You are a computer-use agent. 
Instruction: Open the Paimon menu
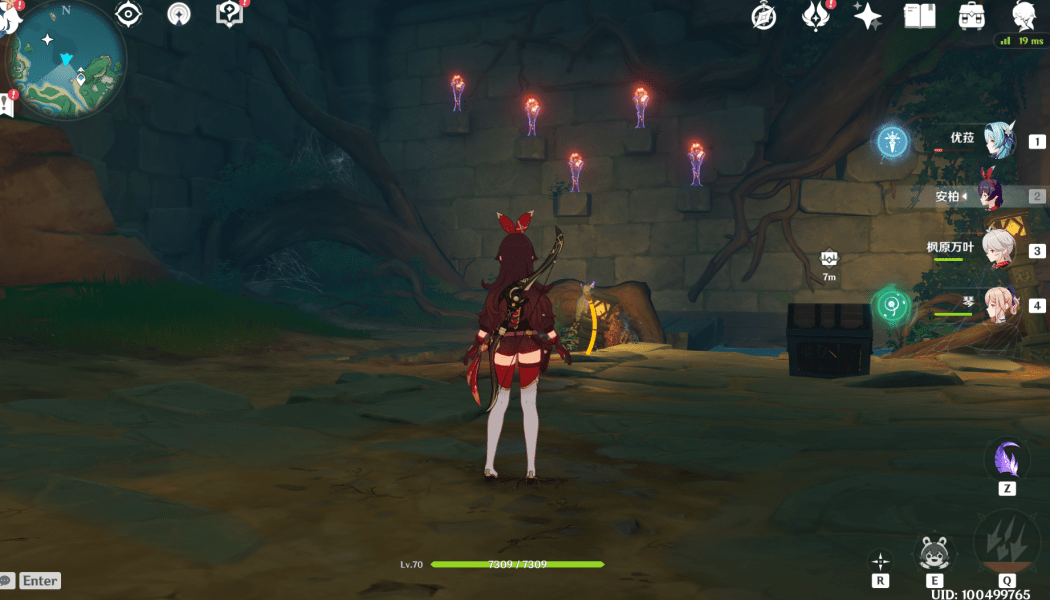(10, 14)
